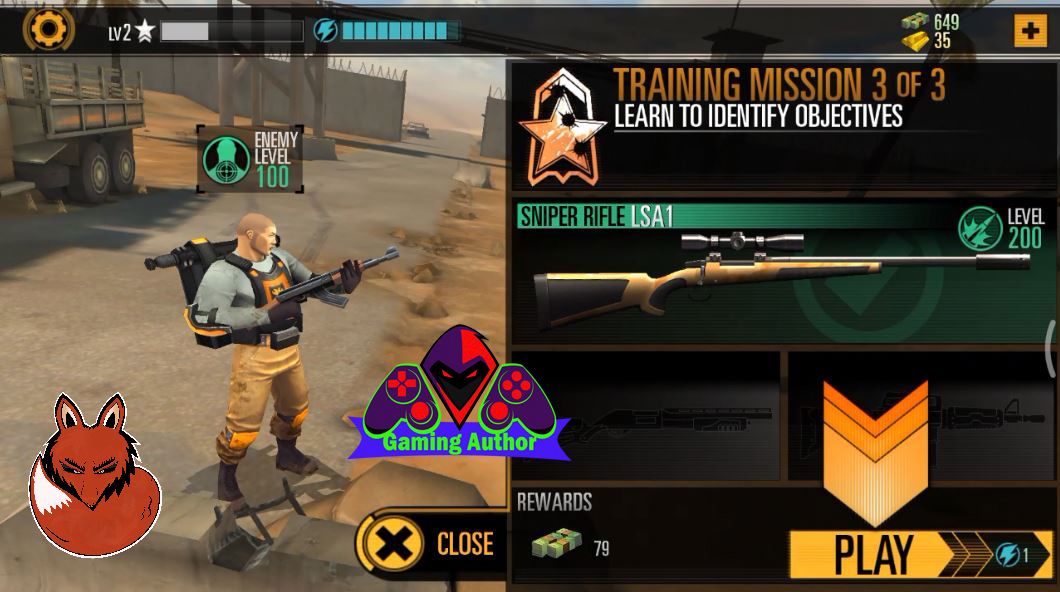Viewport: 1060px width, 592px height.
Task: Open settings via the gear icon
Action: pyautogui.click(x=47, y=29)
